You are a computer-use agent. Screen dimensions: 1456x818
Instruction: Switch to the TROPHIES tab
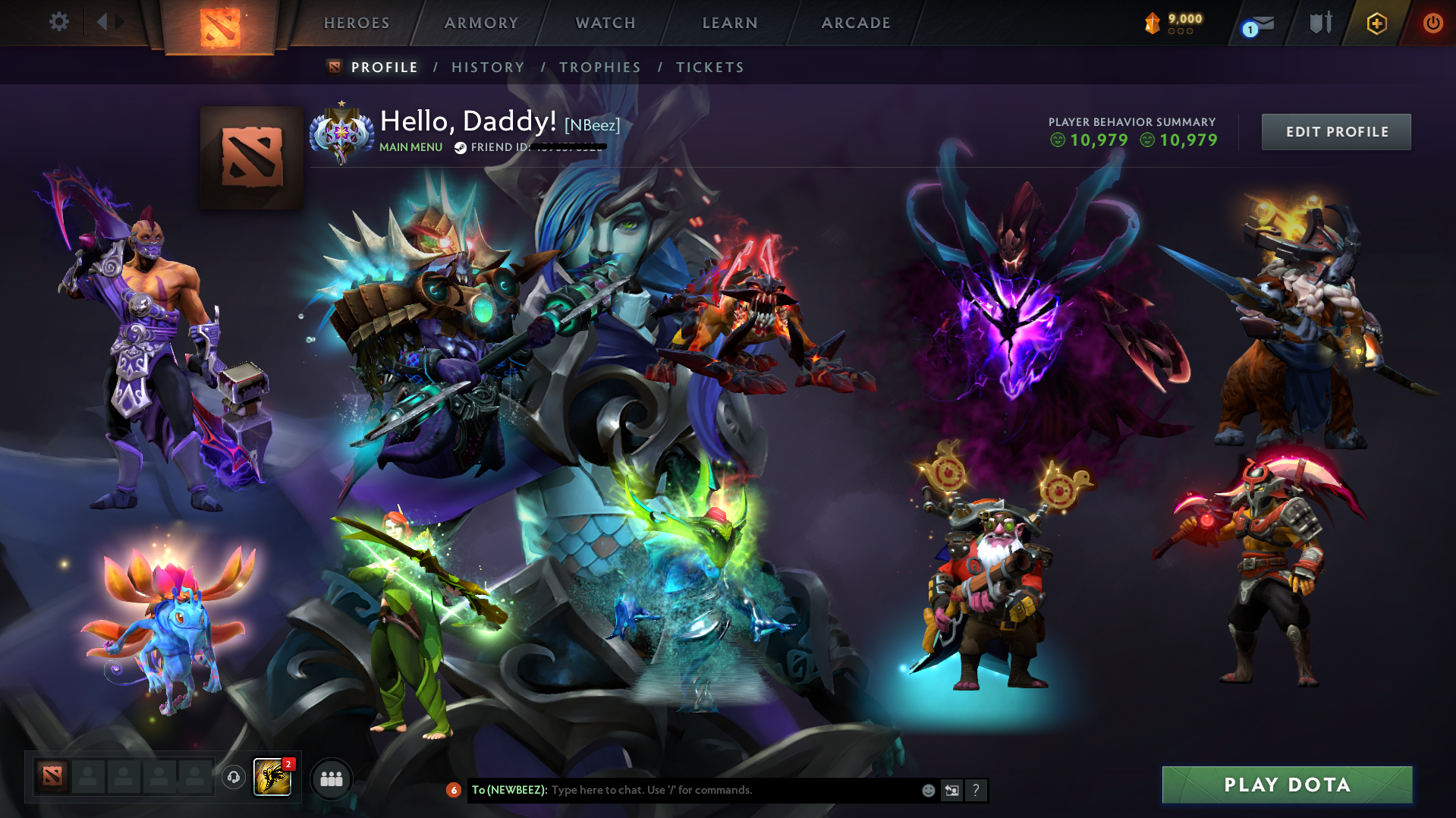coord(599,67)
